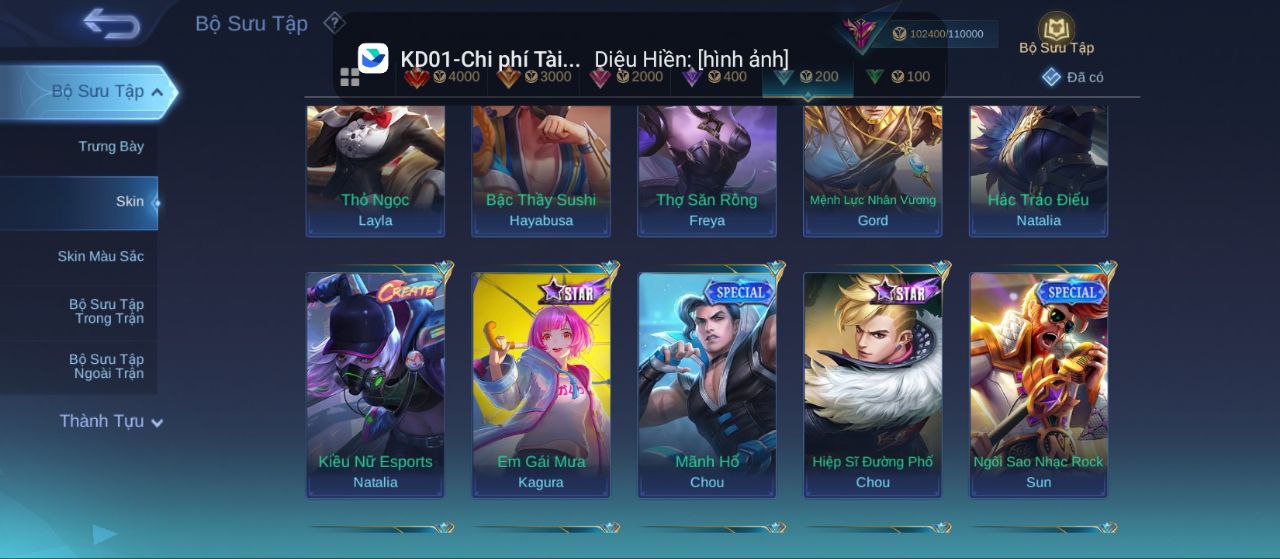The image size is (1280, 559).
Task: Open the Skin Màu Sắc section
Action: (x=100, y=257)
